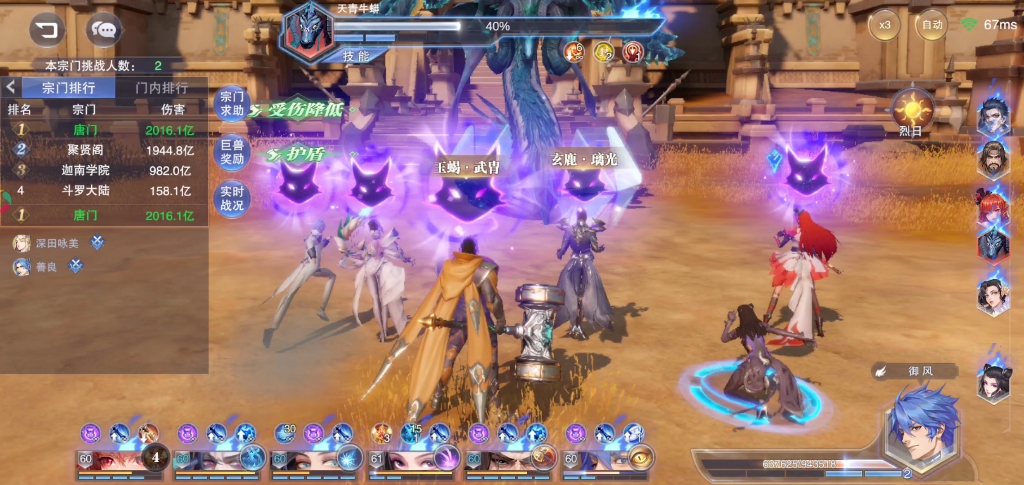The height and width of the screenshot is (485, 1024).
Task: Show the 实时战况 battle status
Action: tap(232, 197)
